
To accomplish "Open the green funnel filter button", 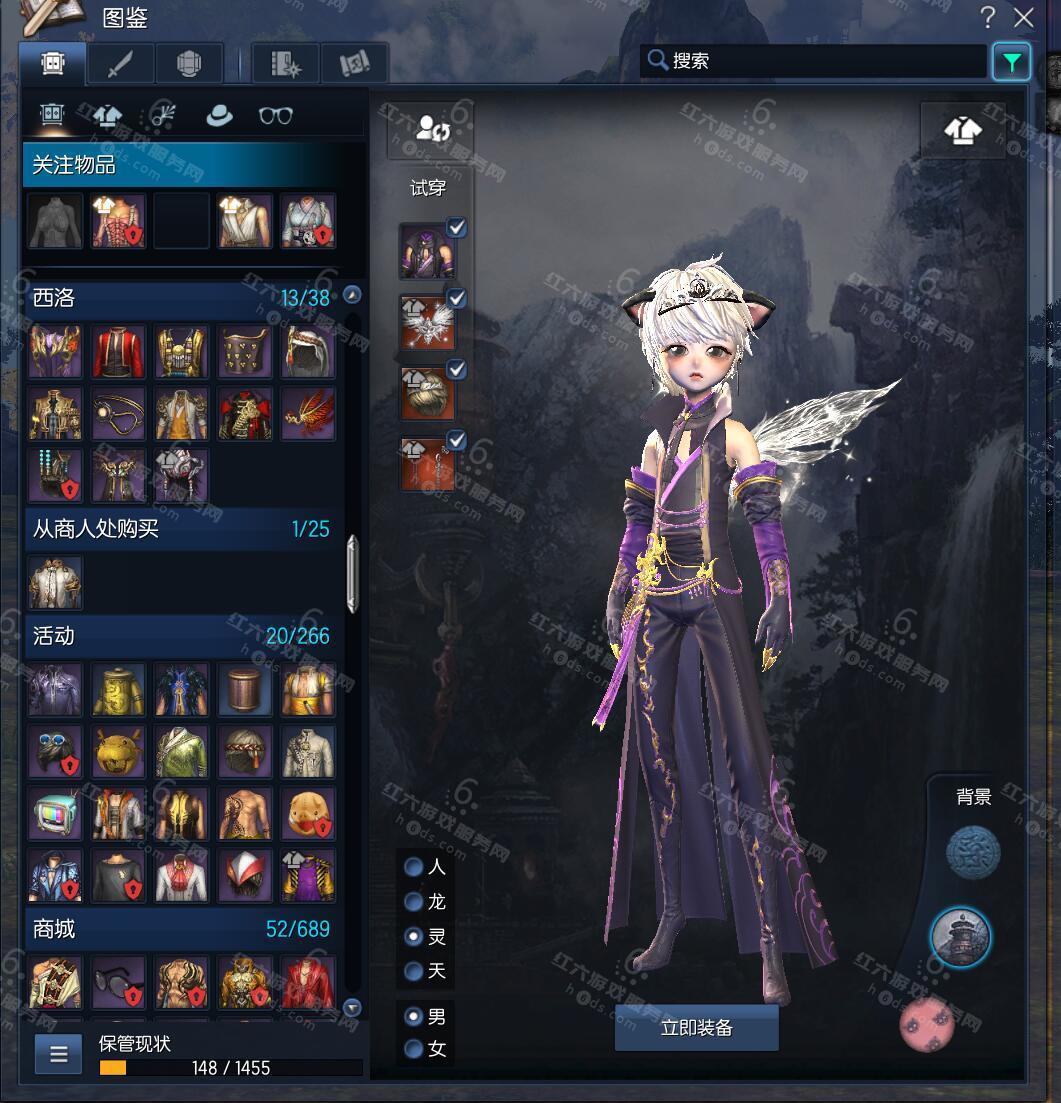I will click(x=1012, y=62).
